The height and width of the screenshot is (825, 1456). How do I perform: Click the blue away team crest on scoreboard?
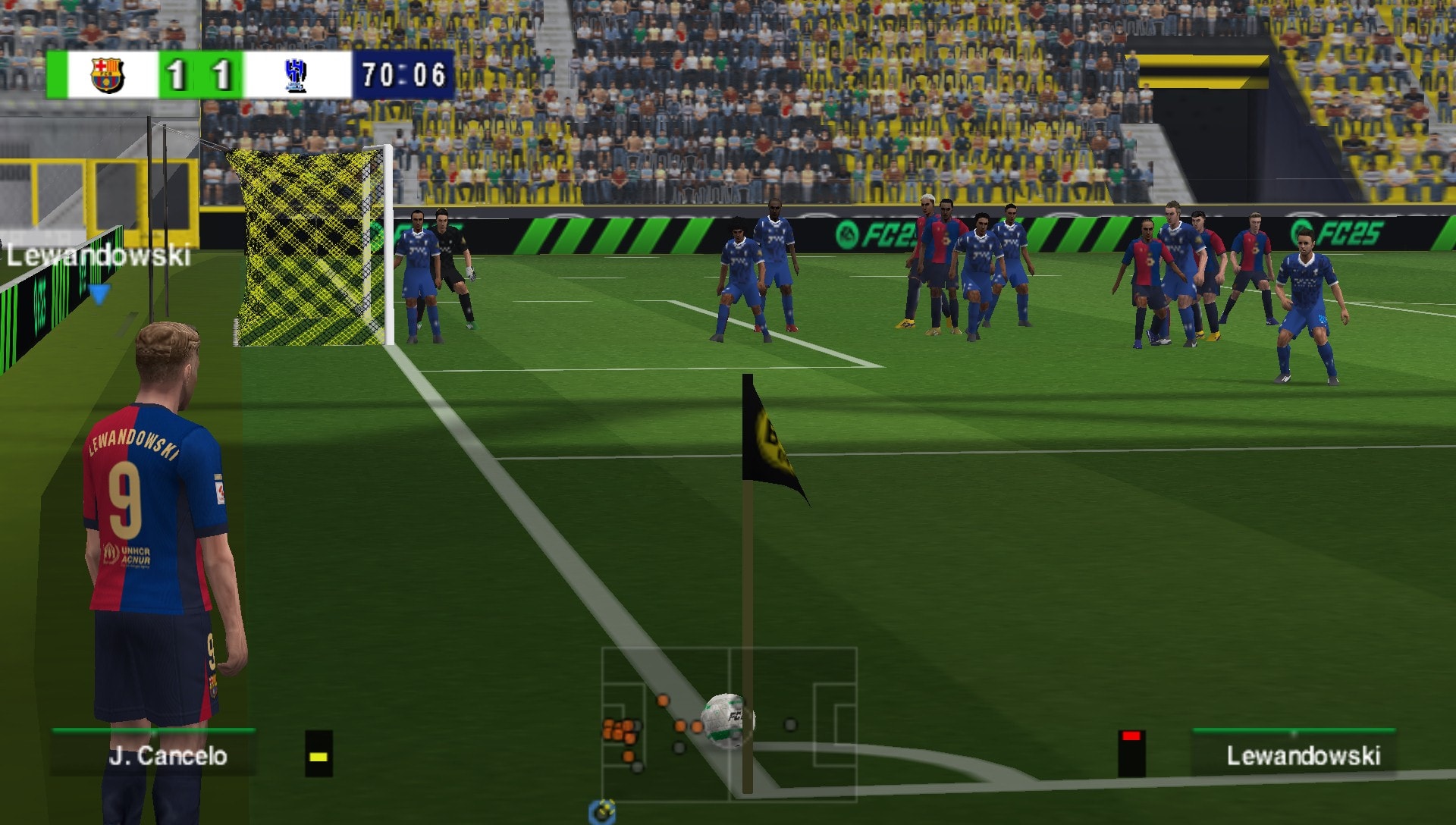(x=294, y=74)
